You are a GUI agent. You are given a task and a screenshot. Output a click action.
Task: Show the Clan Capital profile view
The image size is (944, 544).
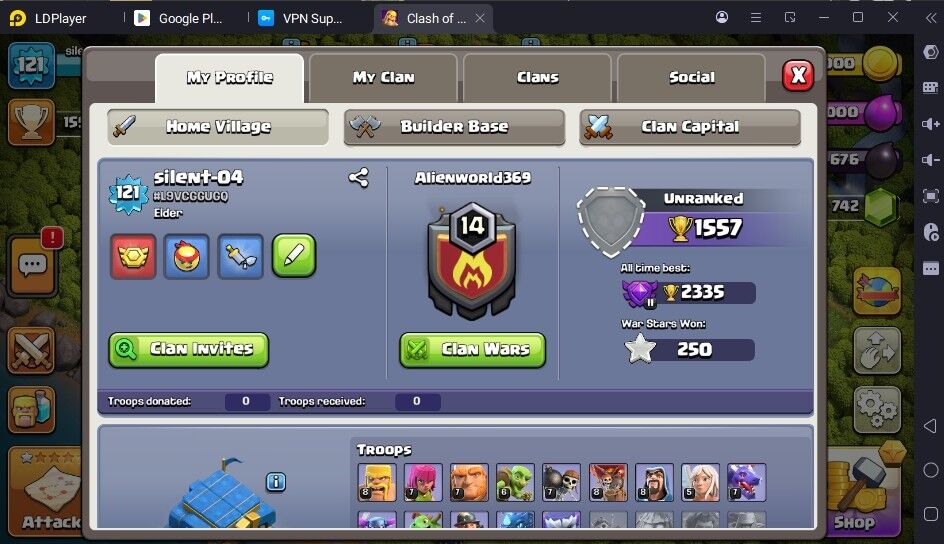(690, 127)
